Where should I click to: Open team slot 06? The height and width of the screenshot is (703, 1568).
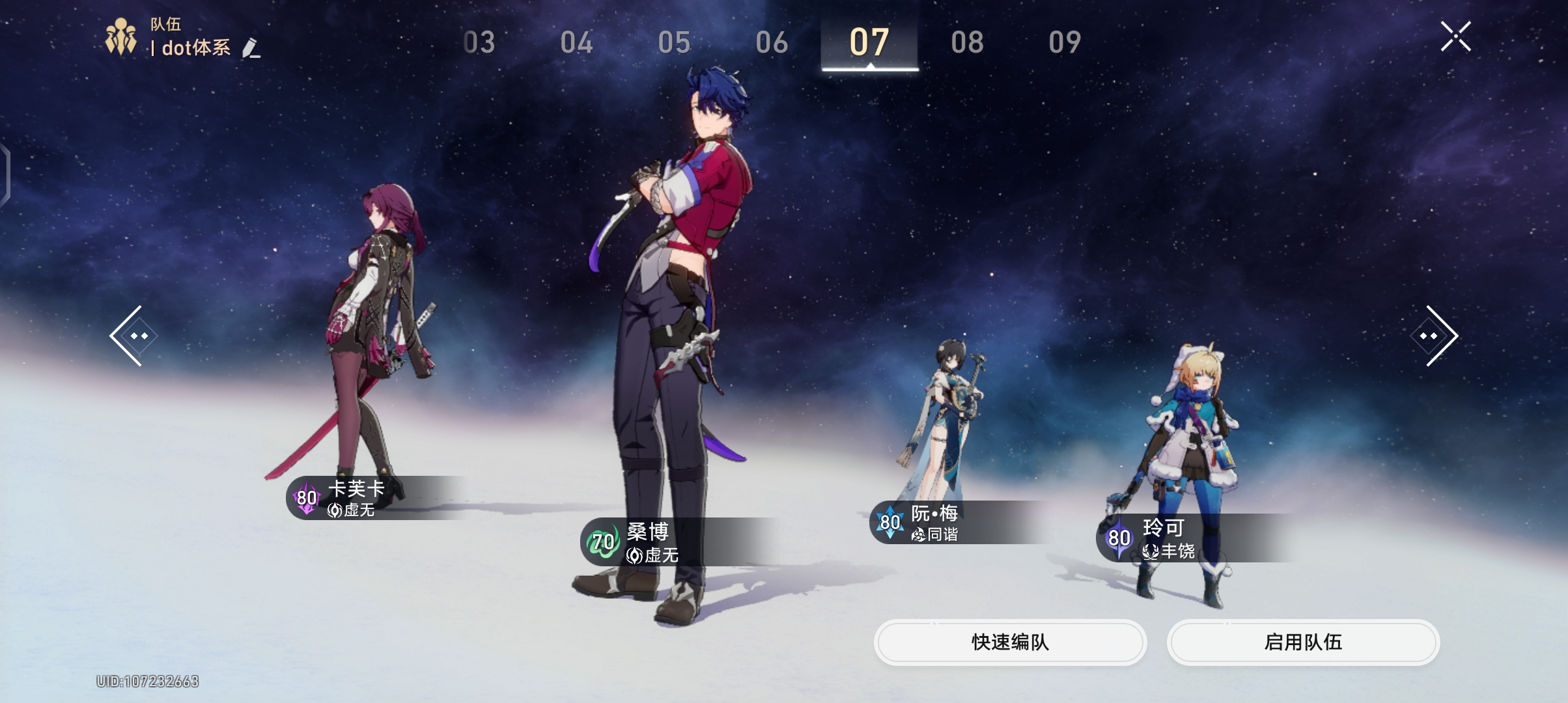pos(772,43)
